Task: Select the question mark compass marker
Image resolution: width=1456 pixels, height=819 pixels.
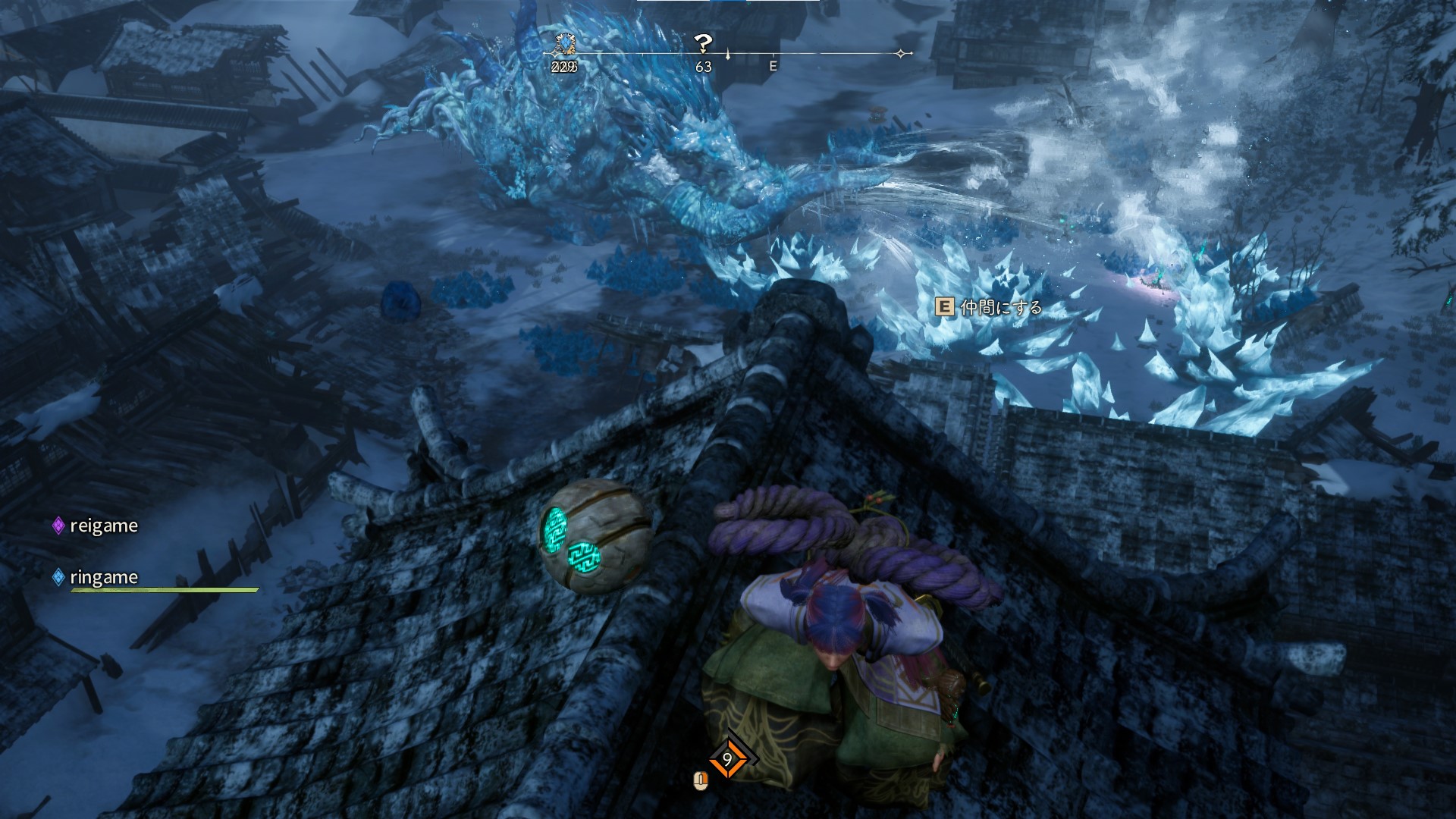Action: (x=704, y=43)
